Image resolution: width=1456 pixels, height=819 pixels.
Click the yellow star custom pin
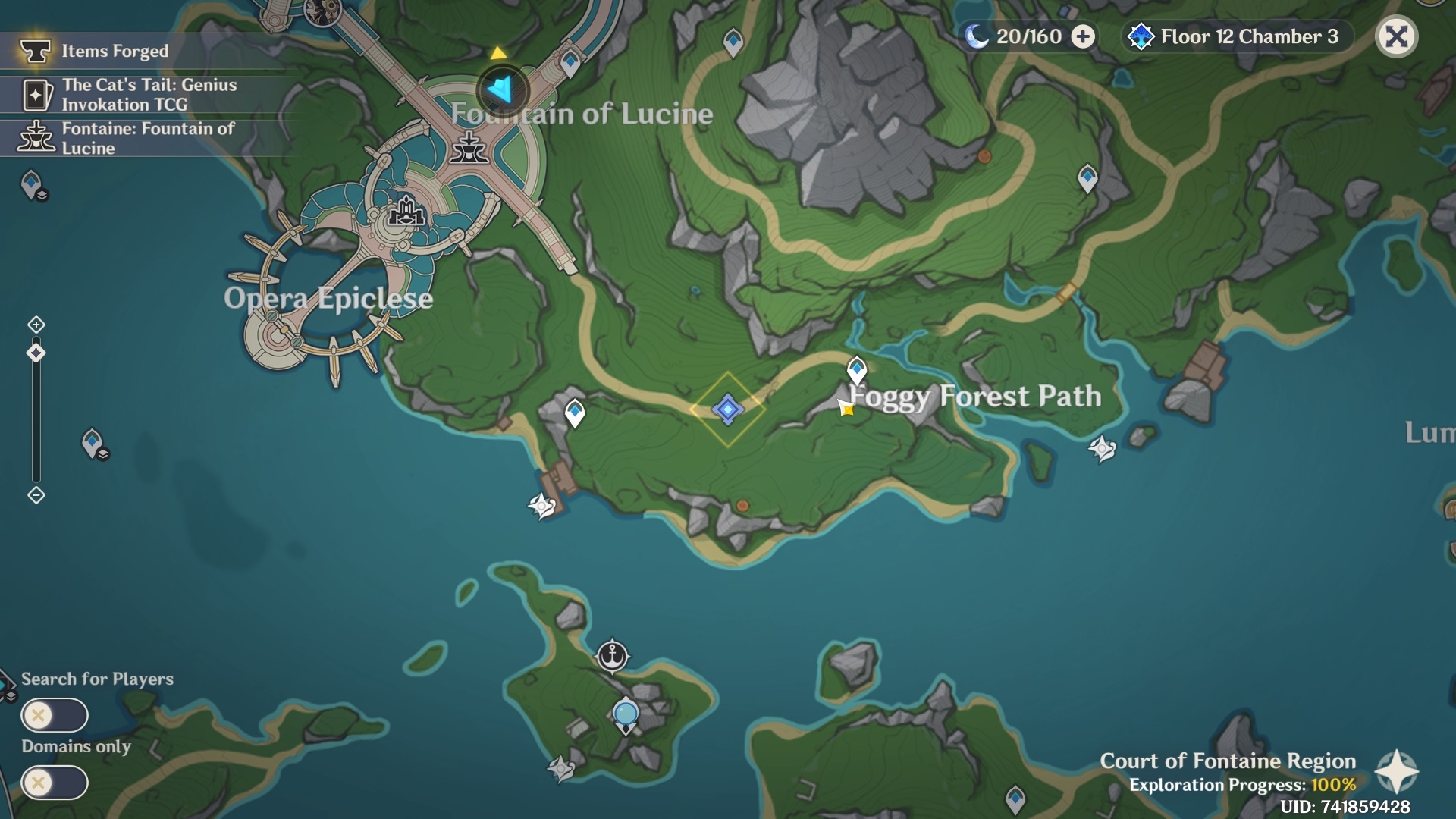click(846, 409)
